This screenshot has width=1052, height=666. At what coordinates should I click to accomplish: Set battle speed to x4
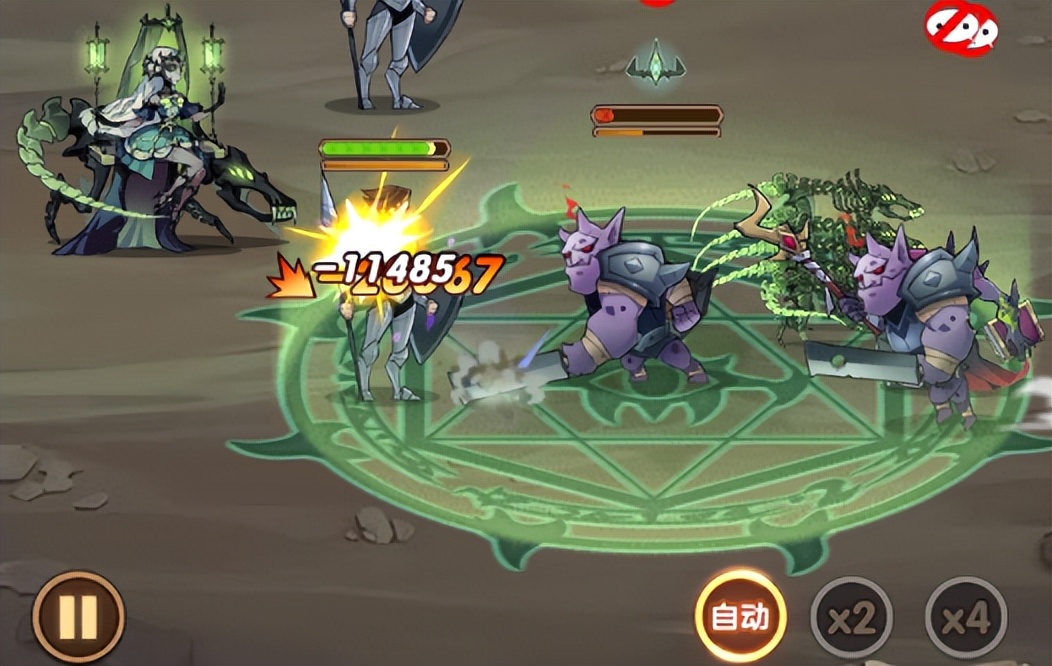click(965, 619)
